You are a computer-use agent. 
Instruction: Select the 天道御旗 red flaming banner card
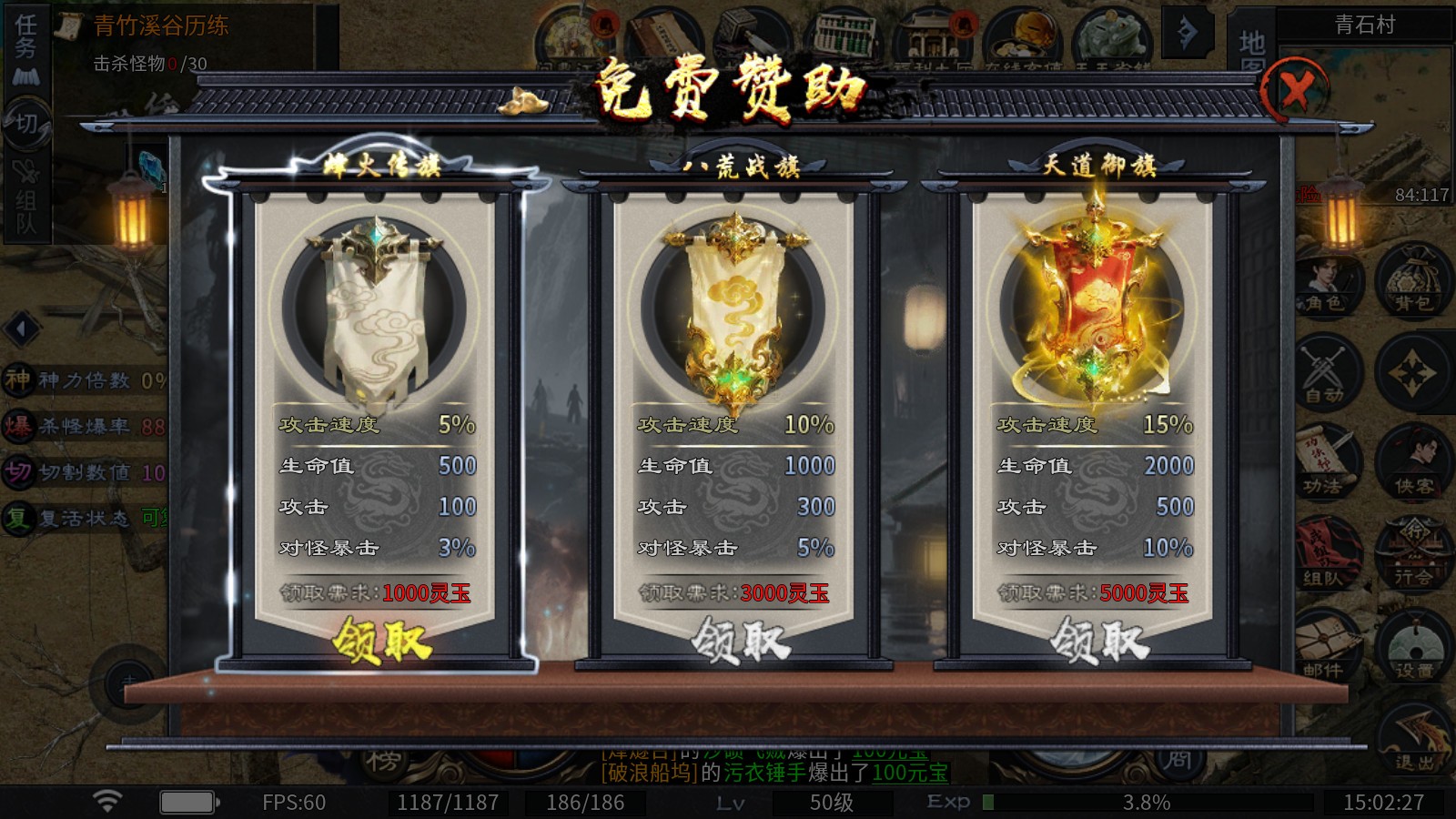tap(1092, 309)
